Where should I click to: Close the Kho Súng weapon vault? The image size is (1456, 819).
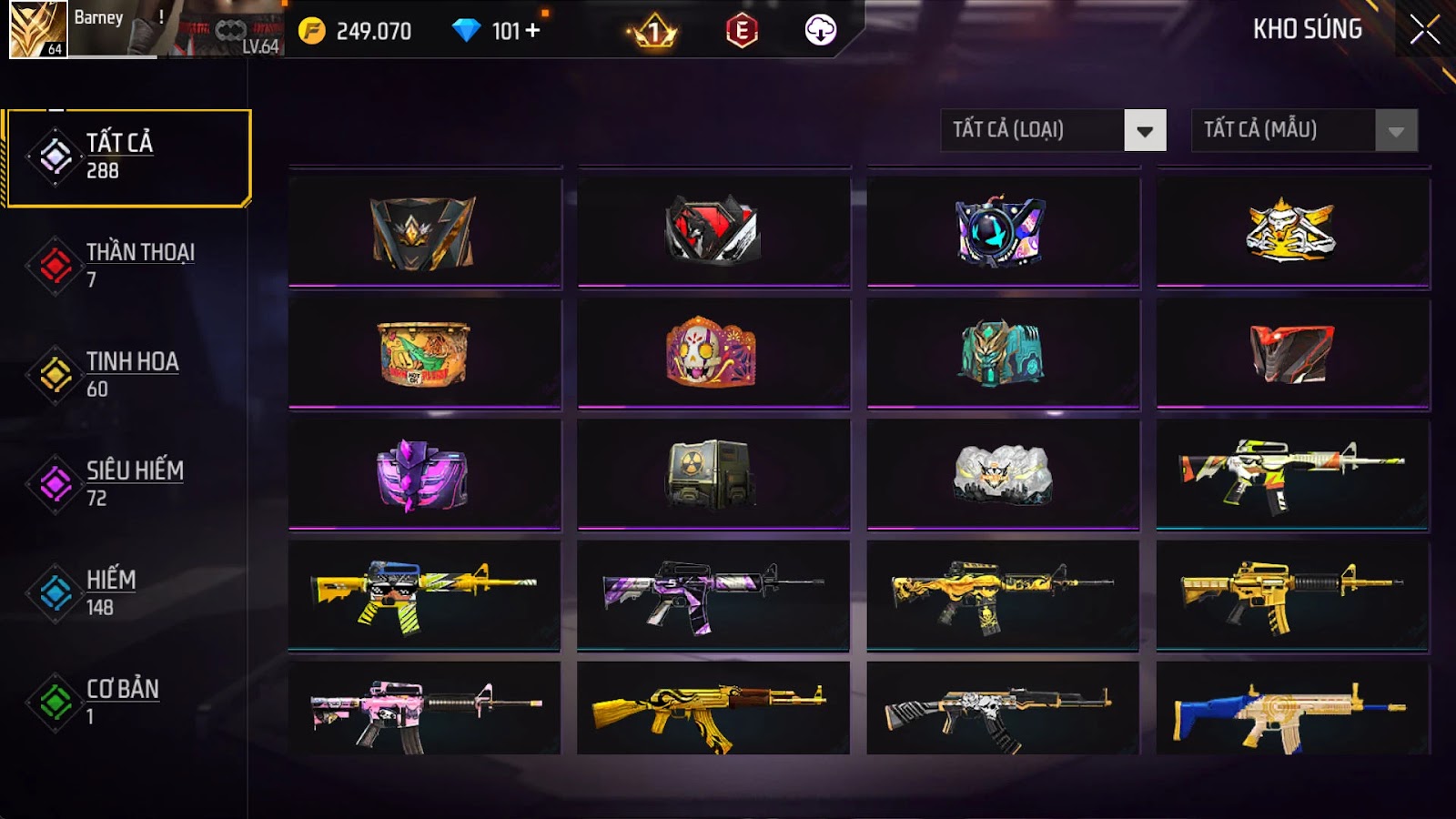[x=1424, y=30]
